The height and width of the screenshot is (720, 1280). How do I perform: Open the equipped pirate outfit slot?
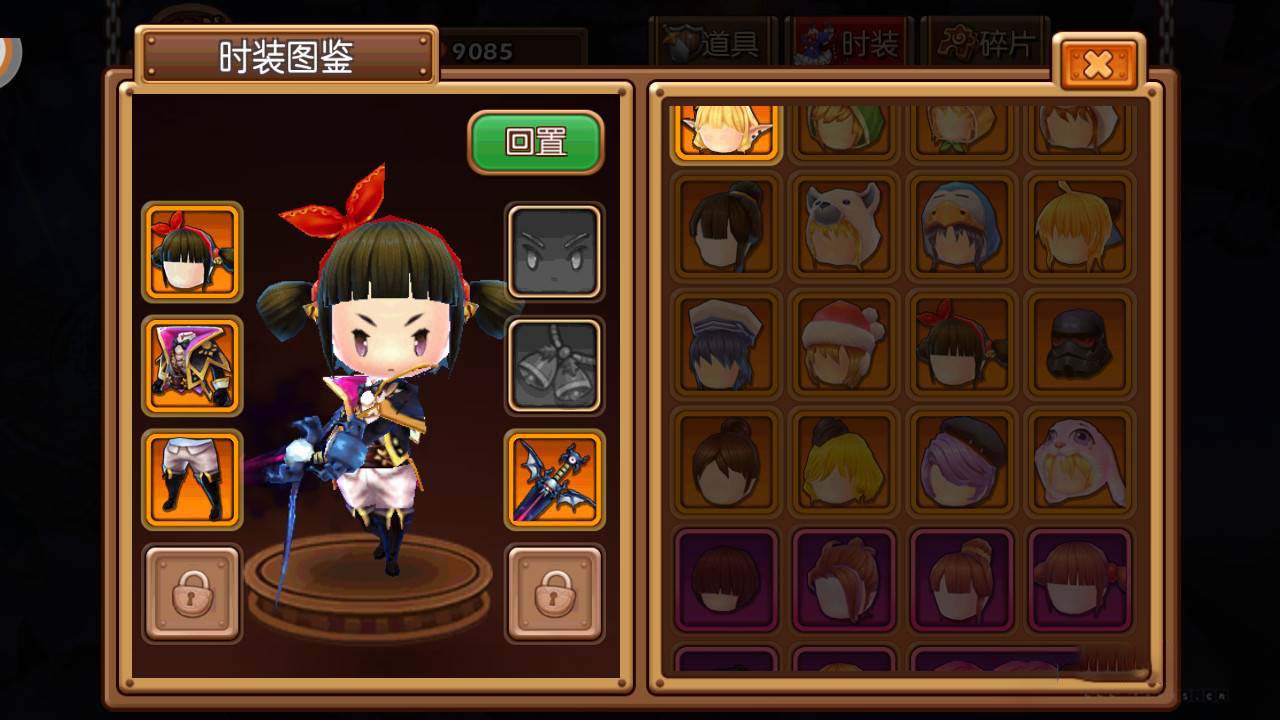click(x=192, y=366)
